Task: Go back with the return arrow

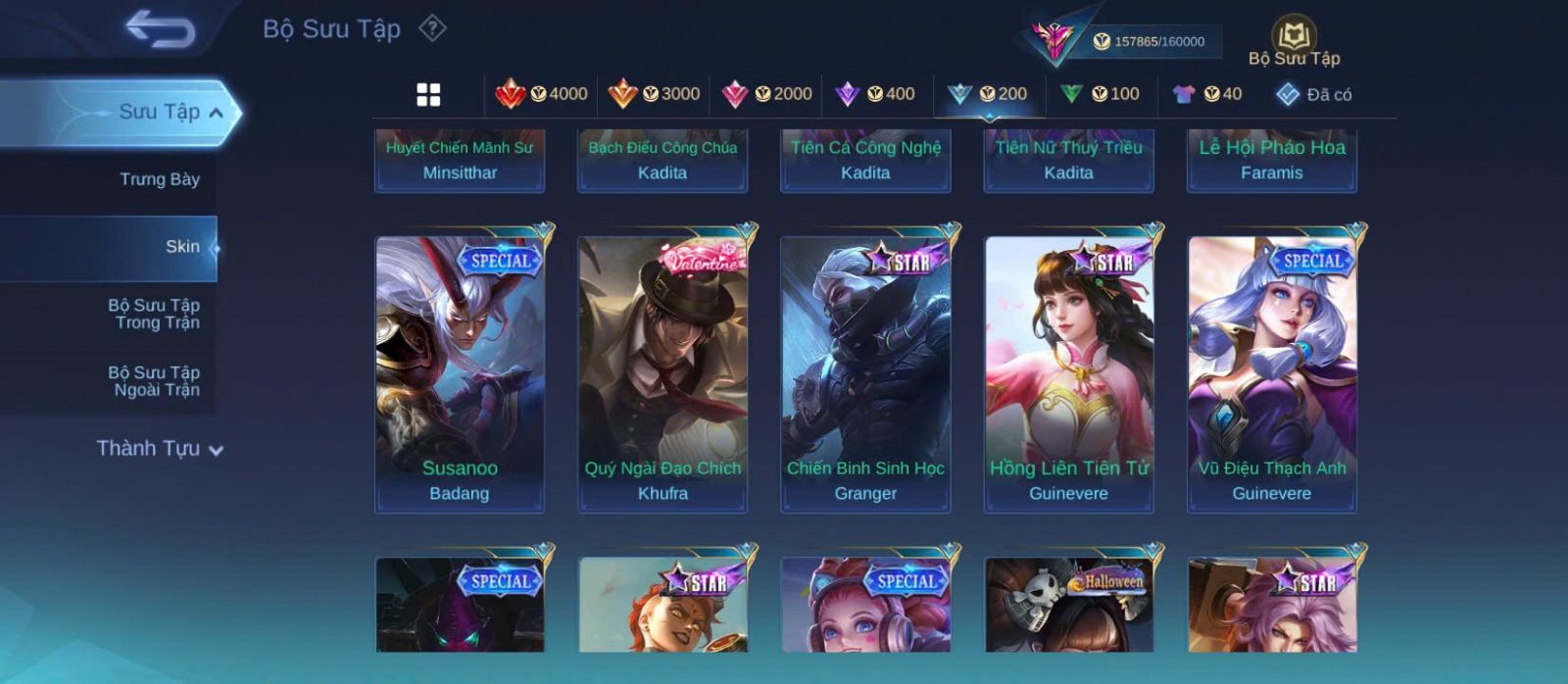Action: click(x=160, y=29)
